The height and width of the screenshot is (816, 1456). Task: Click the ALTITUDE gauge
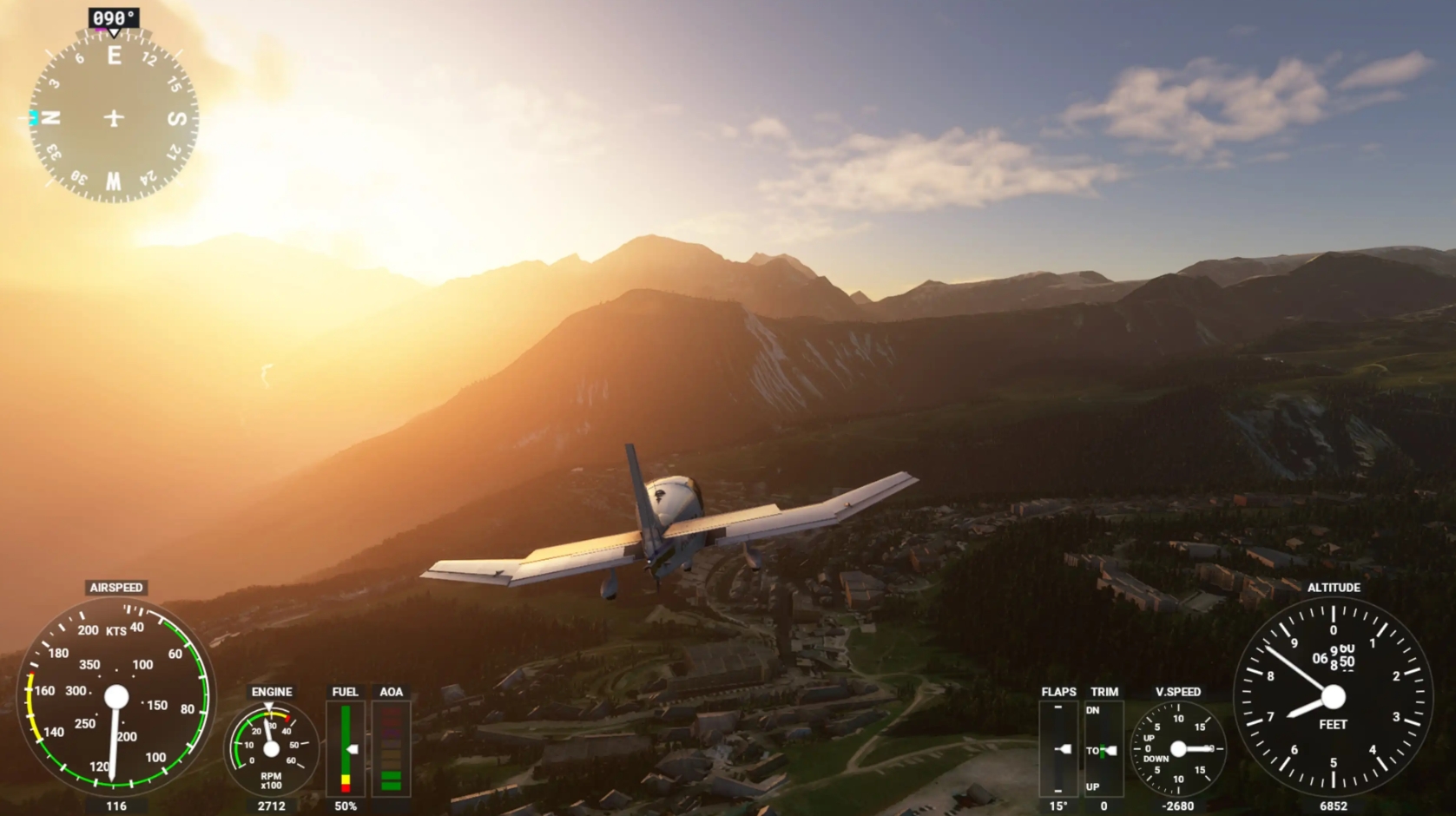[1333, 694]
